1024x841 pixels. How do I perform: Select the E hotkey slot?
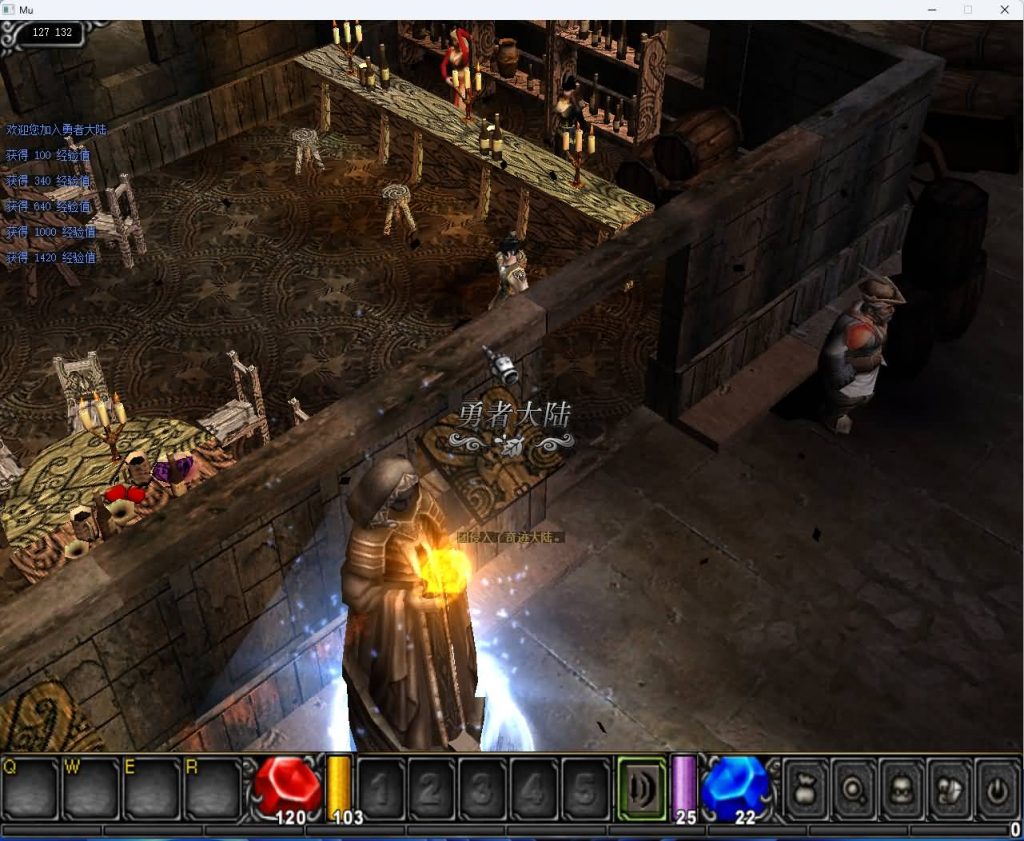pyautogui.click(x=152, y=789)
